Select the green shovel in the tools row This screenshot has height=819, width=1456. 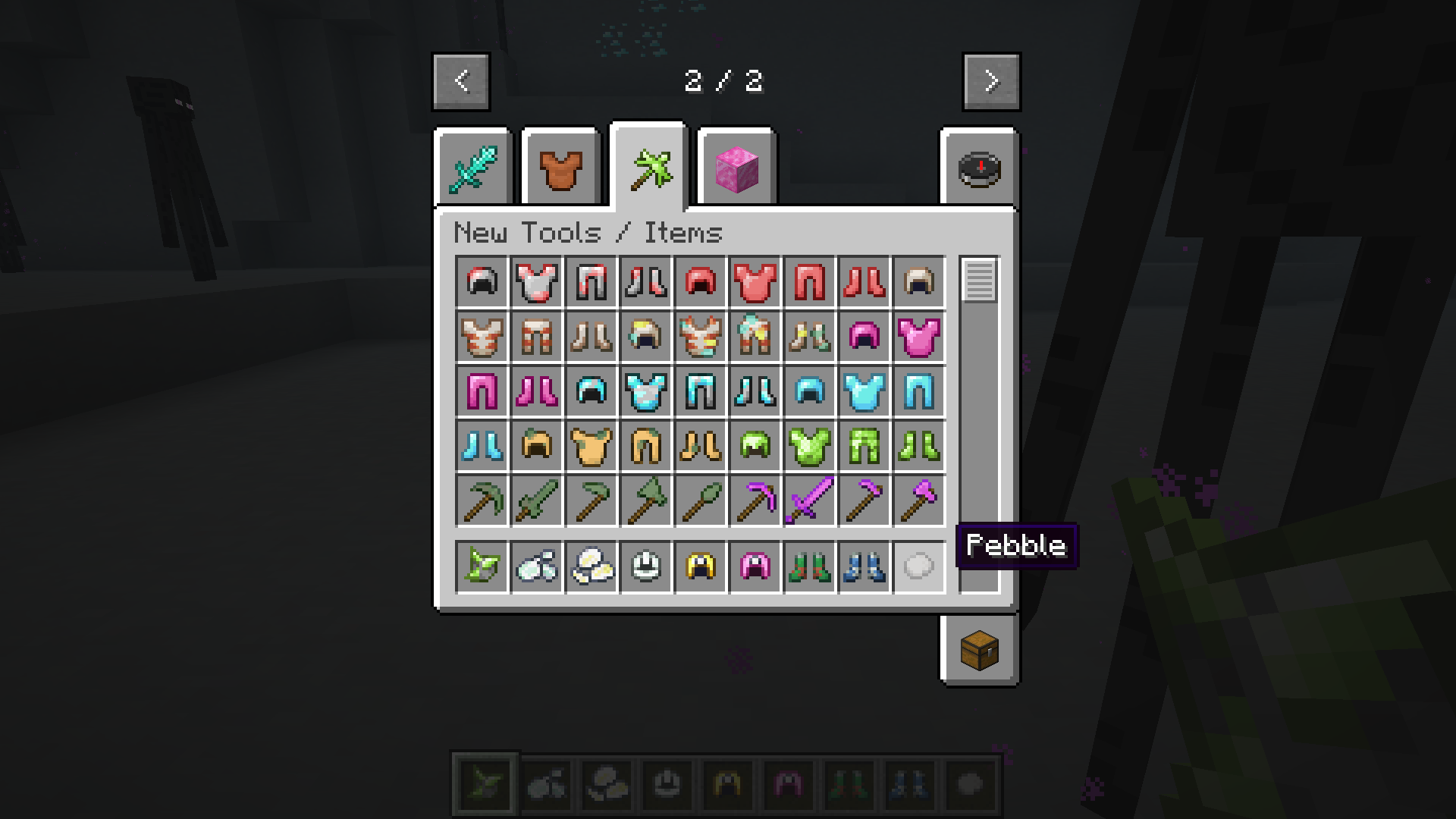click(x=701, y=501)
